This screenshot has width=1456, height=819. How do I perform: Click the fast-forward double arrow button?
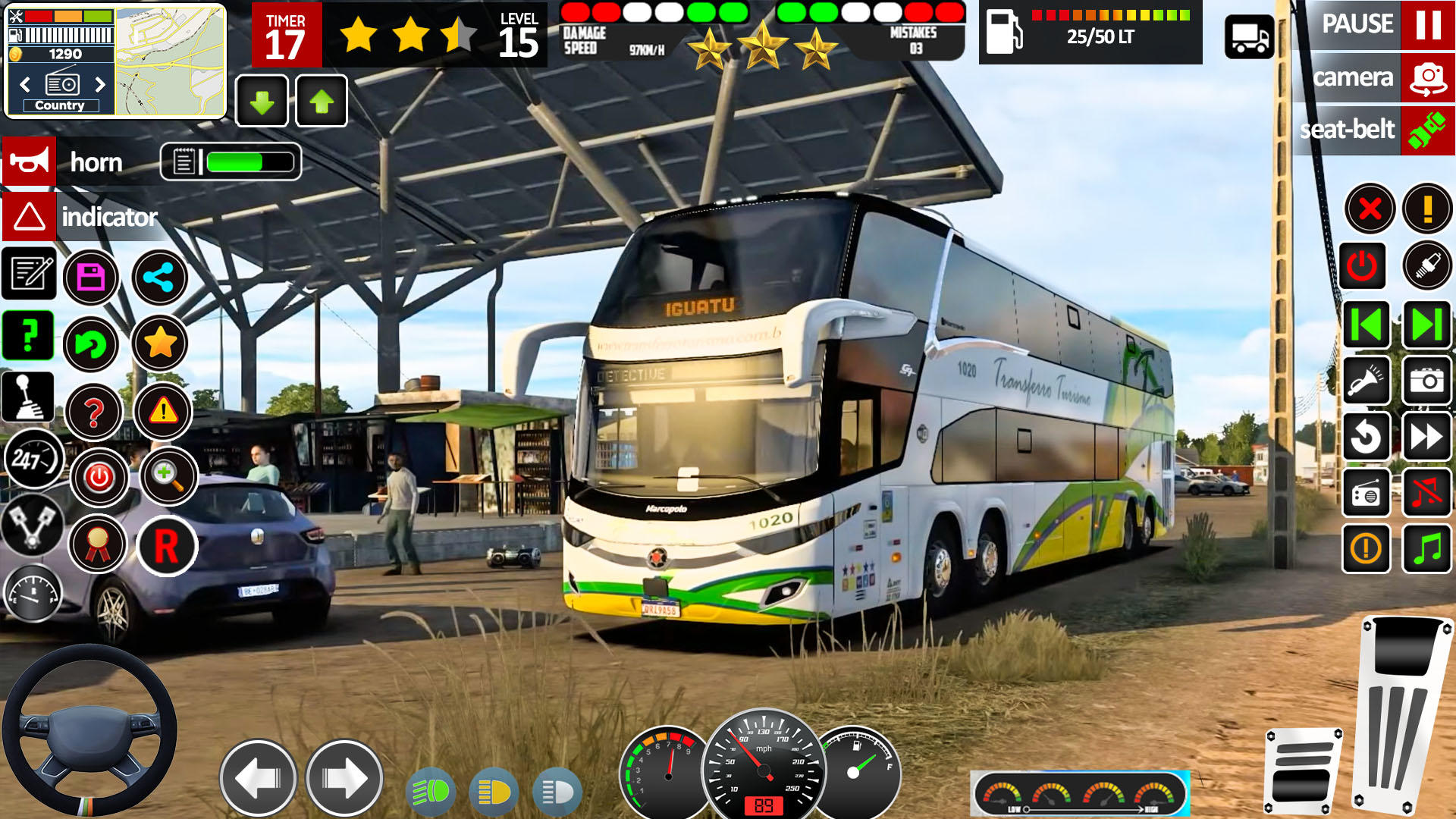coord(1426,437)
